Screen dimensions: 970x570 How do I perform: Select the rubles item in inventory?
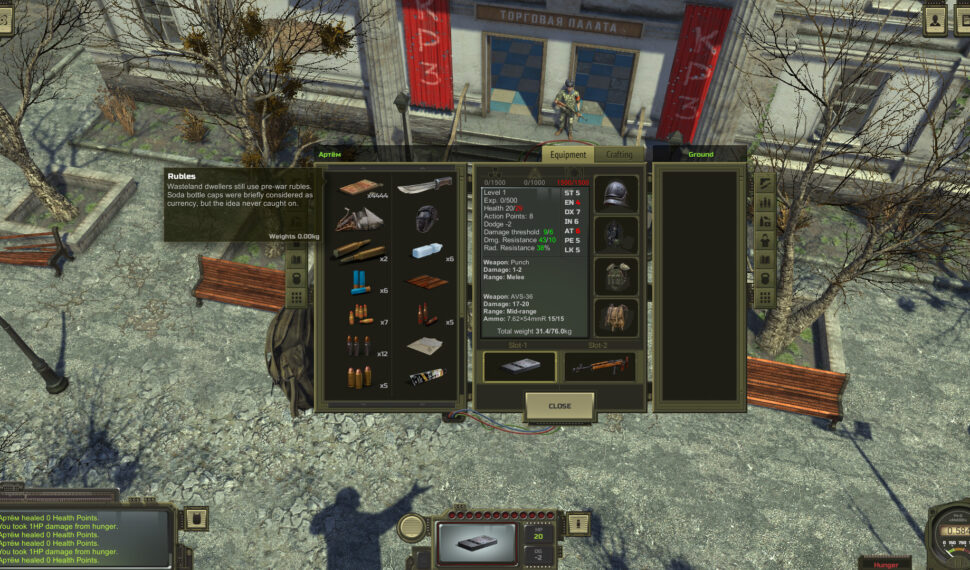360,188
